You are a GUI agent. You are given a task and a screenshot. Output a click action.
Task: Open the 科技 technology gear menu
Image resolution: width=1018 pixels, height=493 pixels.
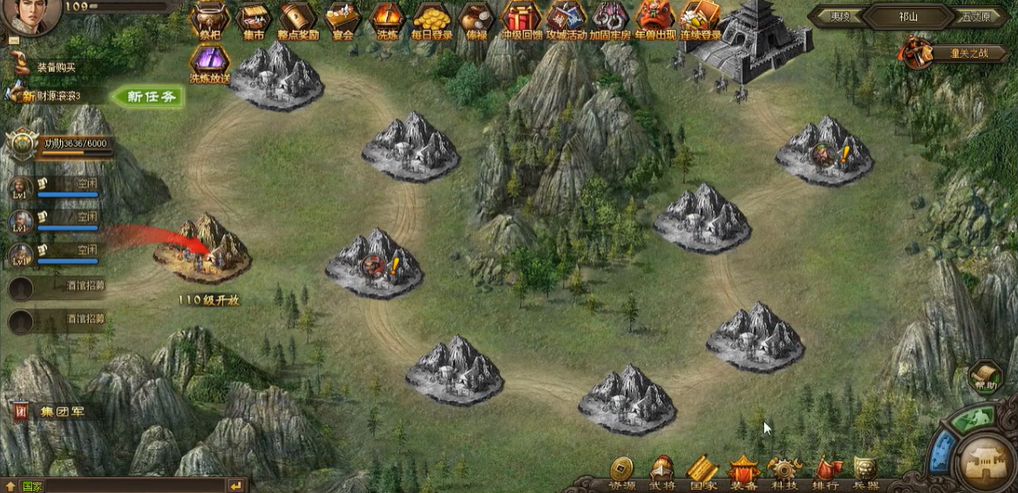tap(784, 469)
